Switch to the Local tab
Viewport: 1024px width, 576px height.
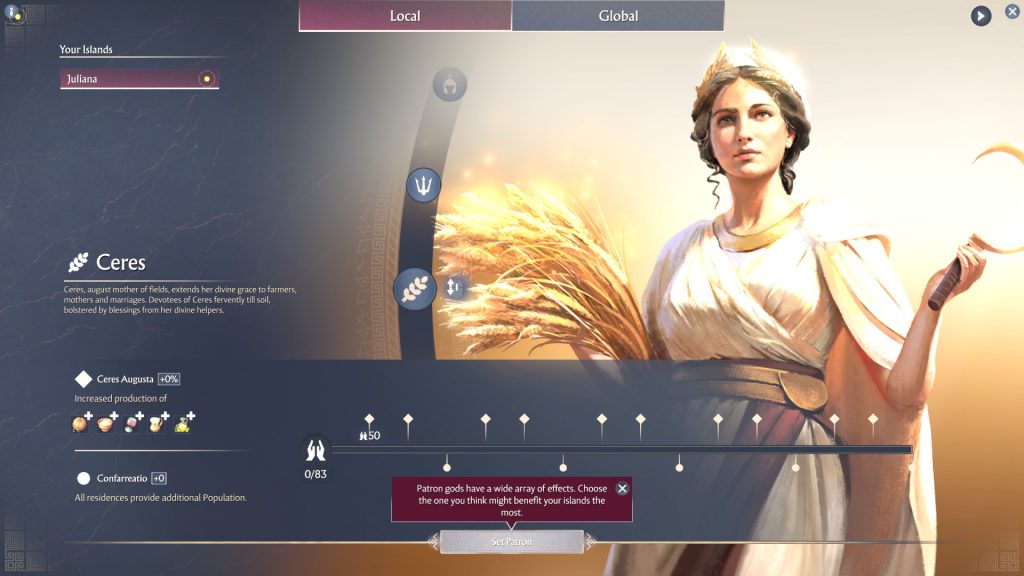tap(405, 16)
